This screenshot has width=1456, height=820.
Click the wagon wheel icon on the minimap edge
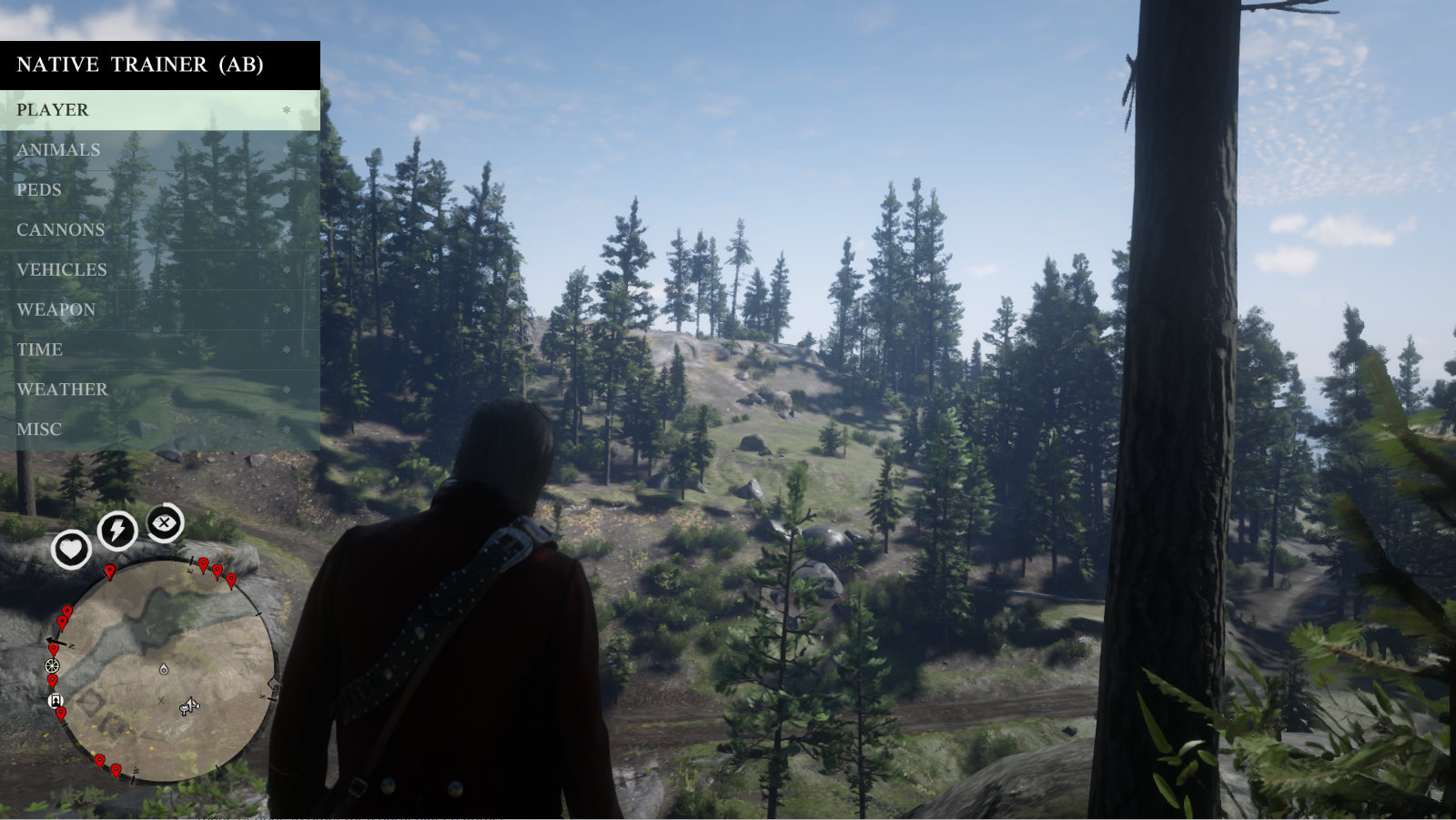[x=52, y=666]
